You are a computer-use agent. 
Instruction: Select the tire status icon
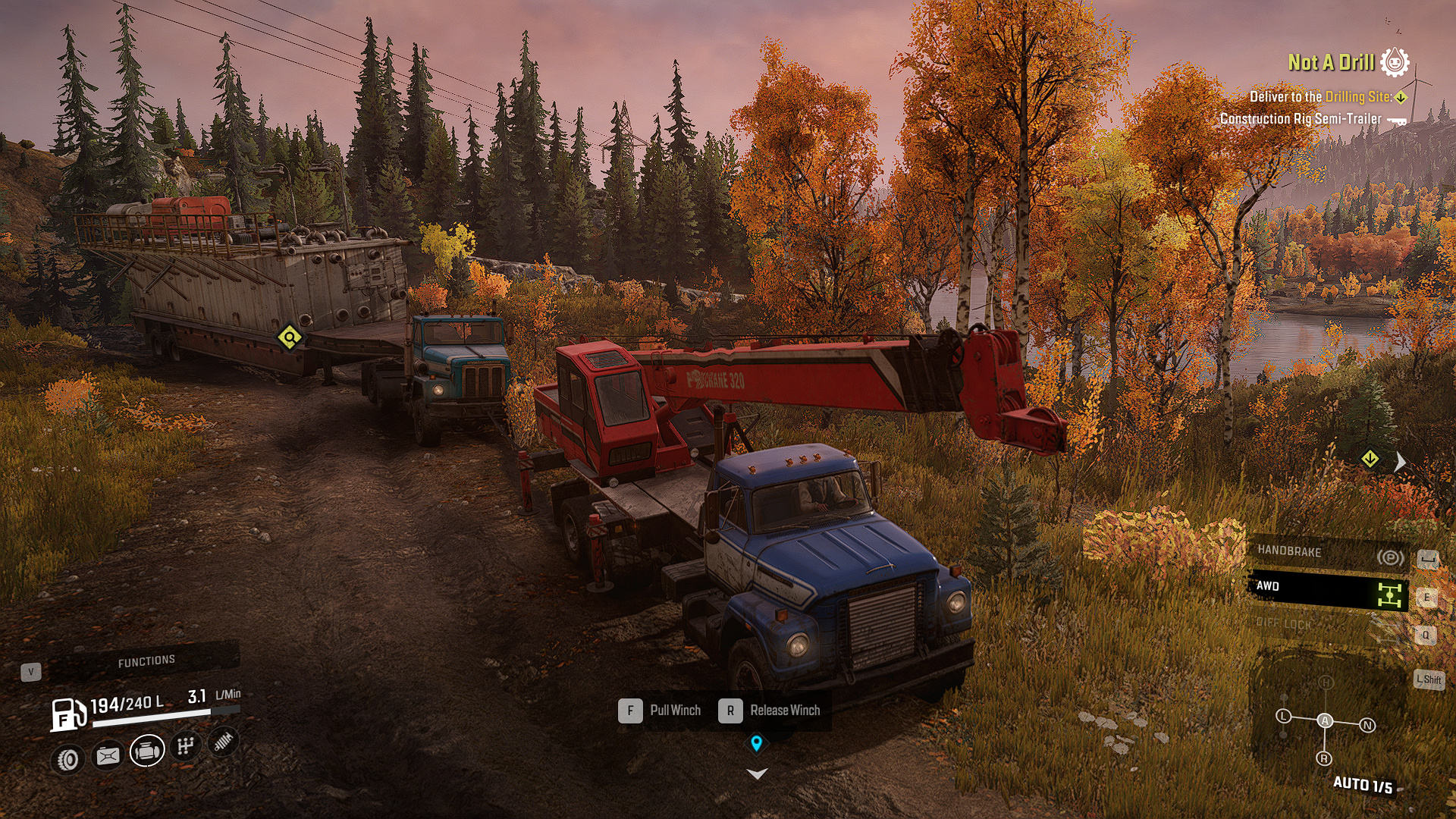tap(68, 759)
